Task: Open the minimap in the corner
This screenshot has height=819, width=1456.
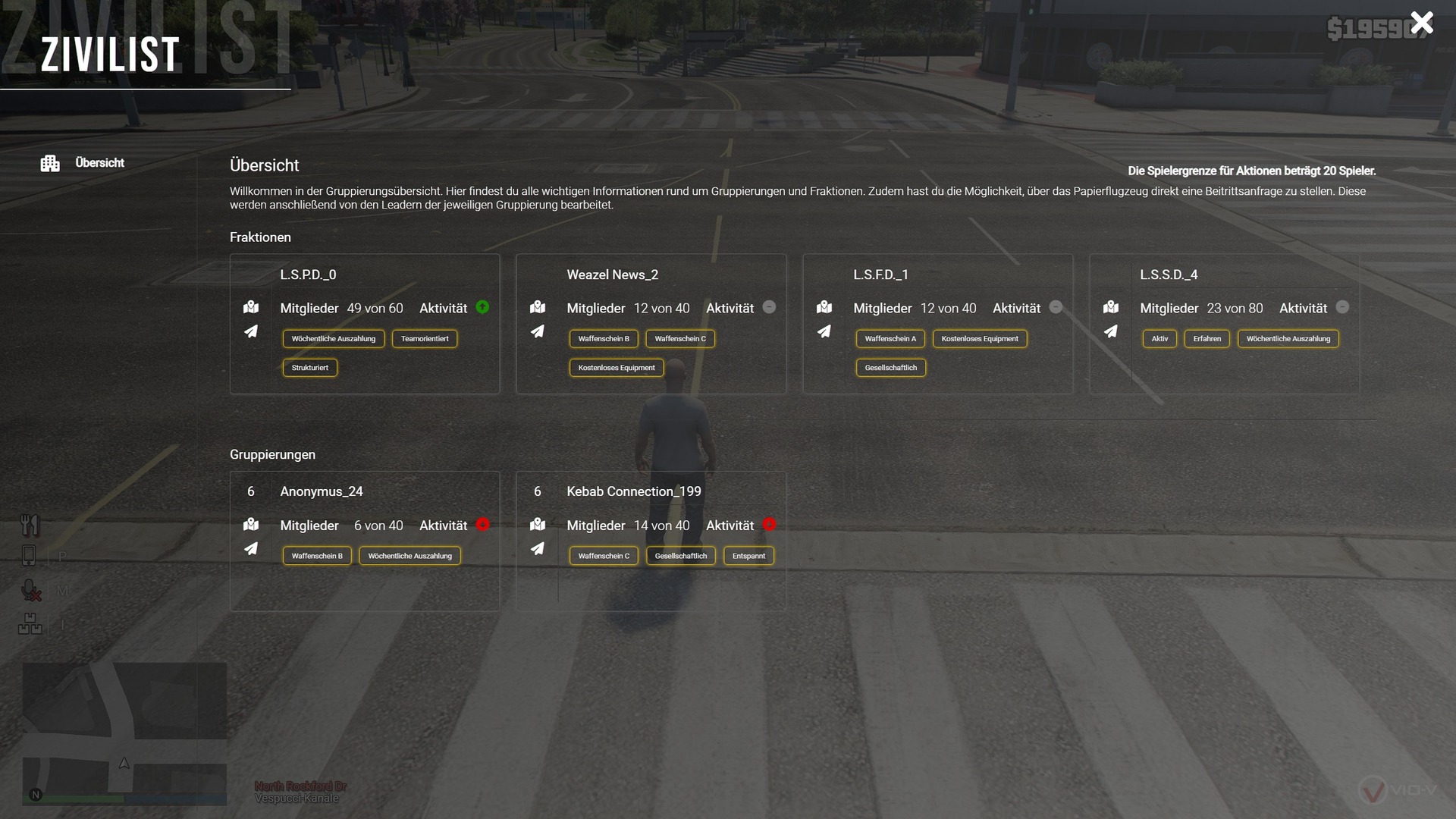Action: pos(124,733)
